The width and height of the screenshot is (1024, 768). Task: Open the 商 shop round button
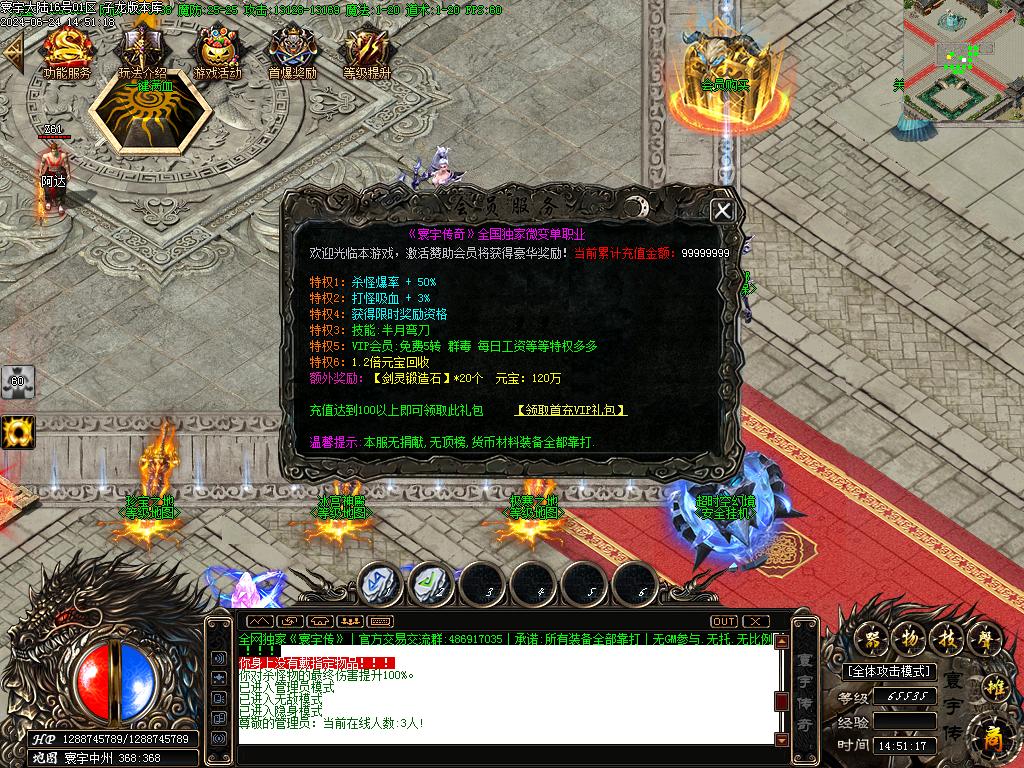click(x=992, y=739)
